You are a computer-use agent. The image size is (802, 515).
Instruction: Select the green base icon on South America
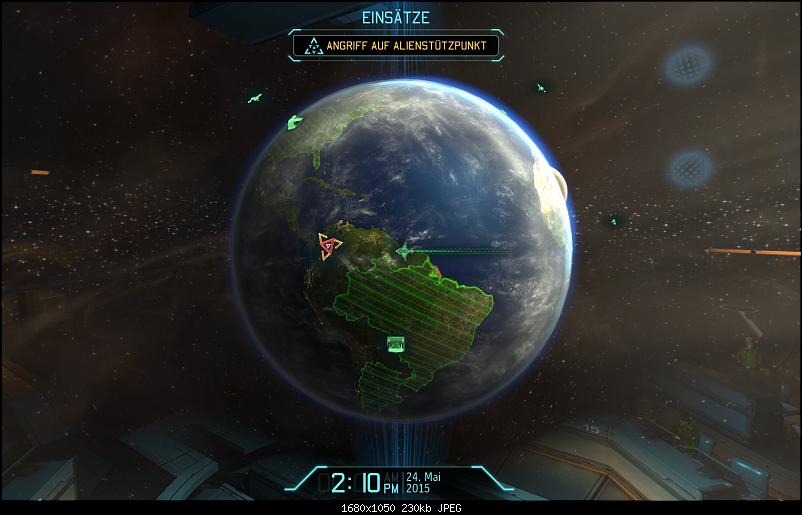396,345
